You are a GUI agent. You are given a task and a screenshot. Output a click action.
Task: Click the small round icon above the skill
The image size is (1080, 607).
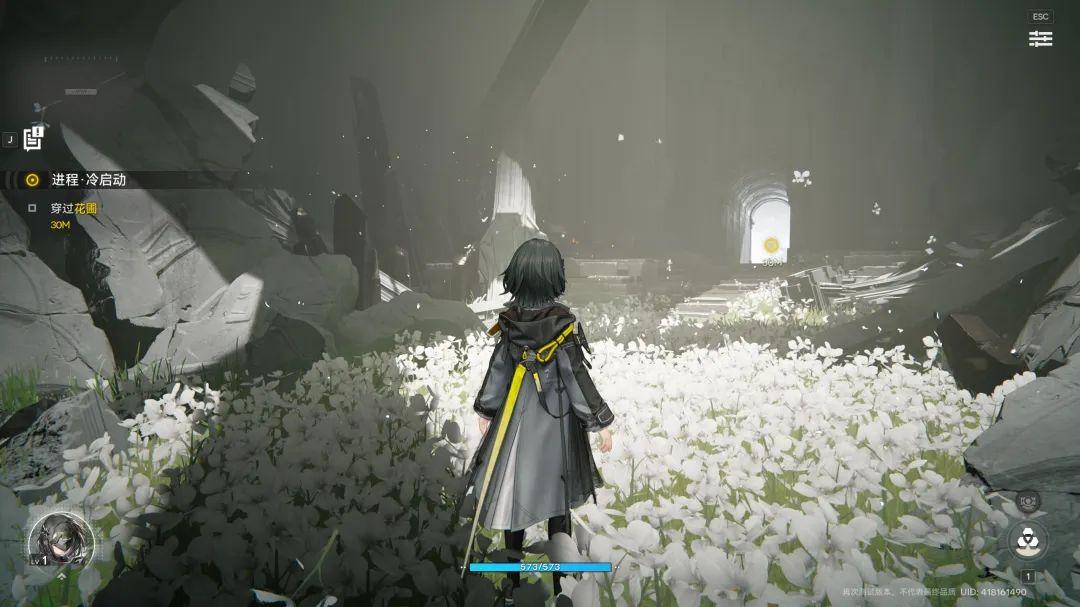coord(1027,501)
